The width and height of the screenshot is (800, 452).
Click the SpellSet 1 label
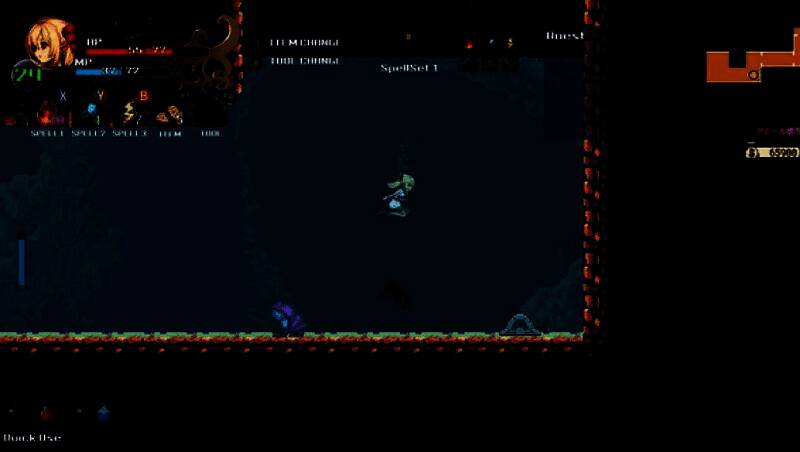409,68
